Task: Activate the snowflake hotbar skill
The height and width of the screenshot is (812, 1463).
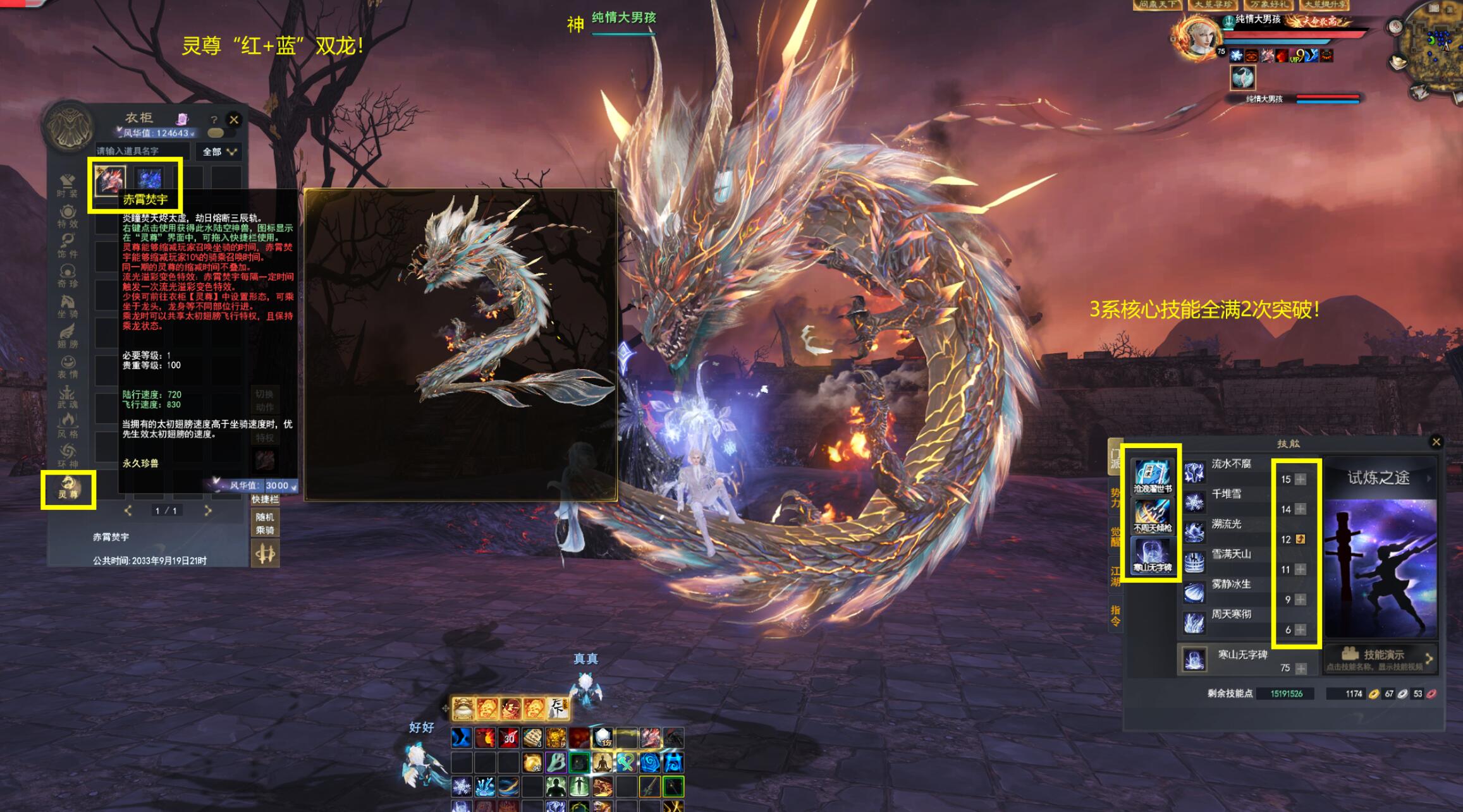Action: [x=462, y=787]
